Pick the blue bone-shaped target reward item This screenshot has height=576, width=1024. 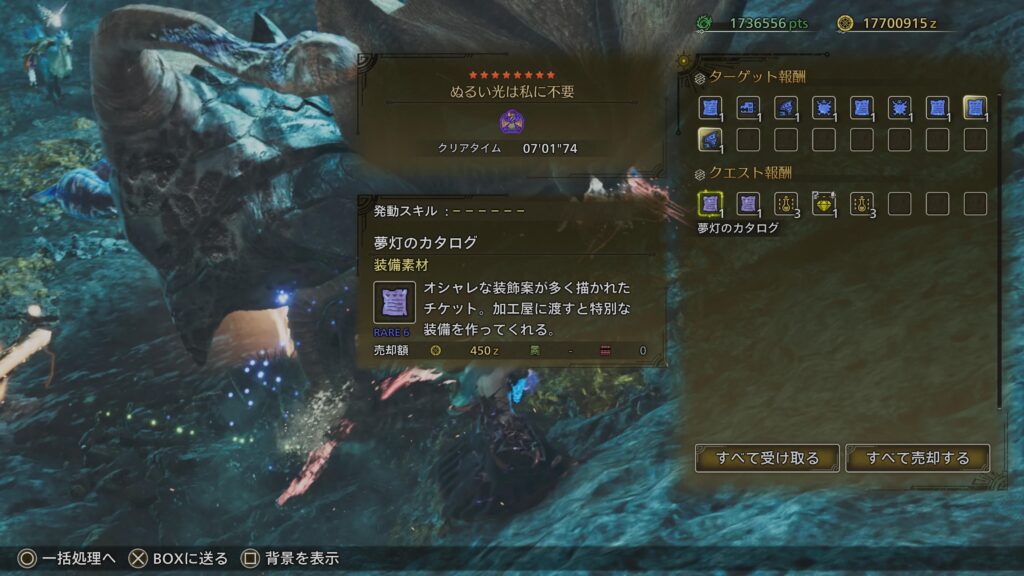point(748,108)
